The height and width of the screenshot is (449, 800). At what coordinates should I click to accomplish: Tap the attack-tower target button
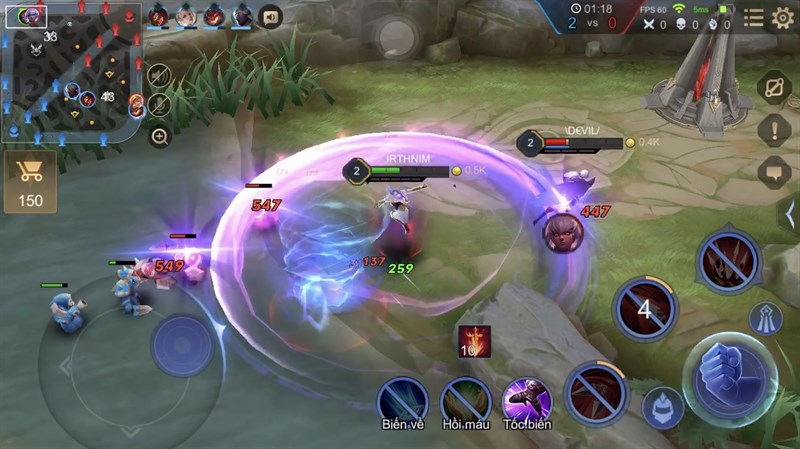(x=766, y=318)
